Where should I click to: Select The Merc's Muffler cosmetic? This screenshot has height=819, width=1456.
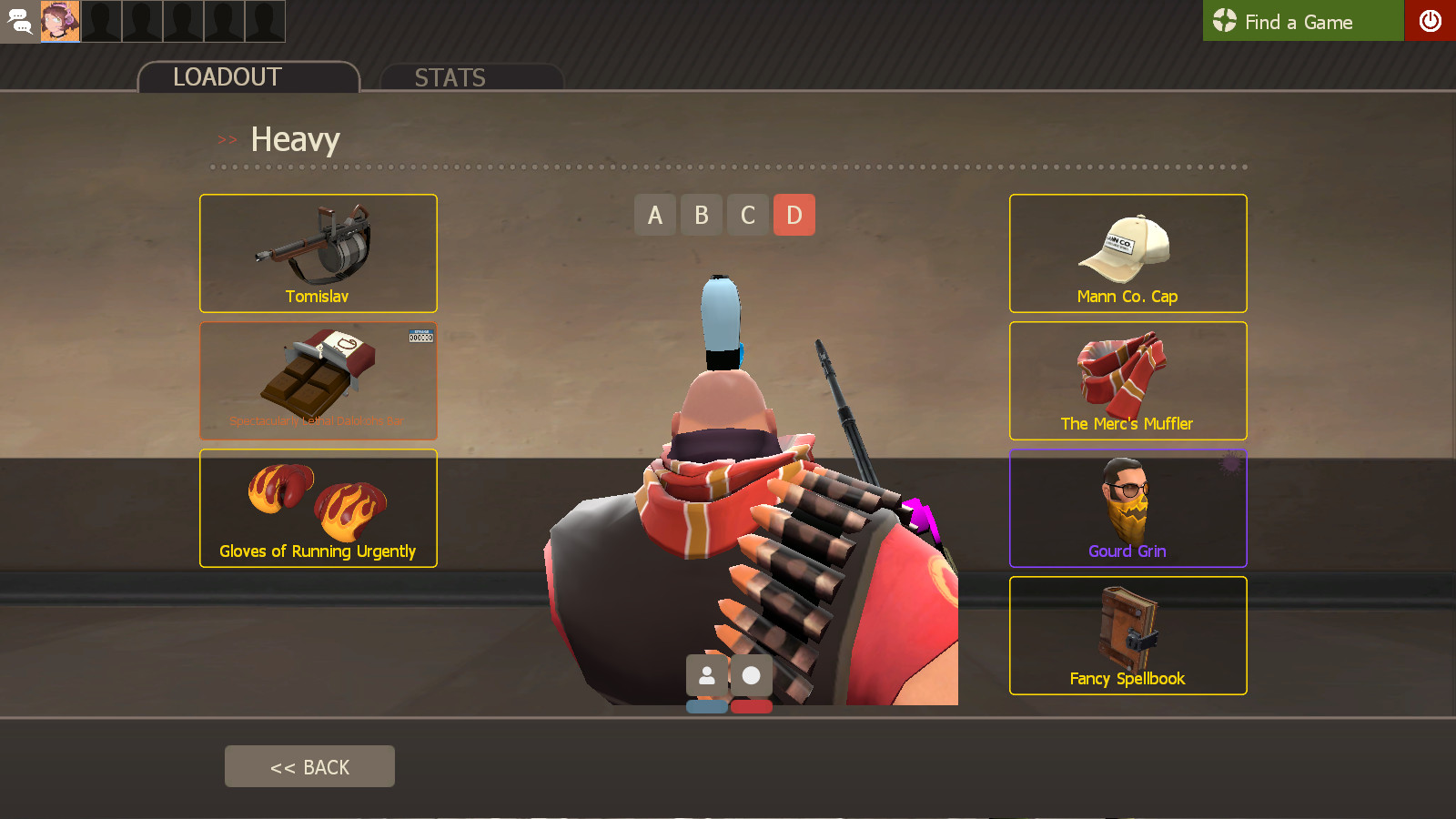coord(1127,380)
